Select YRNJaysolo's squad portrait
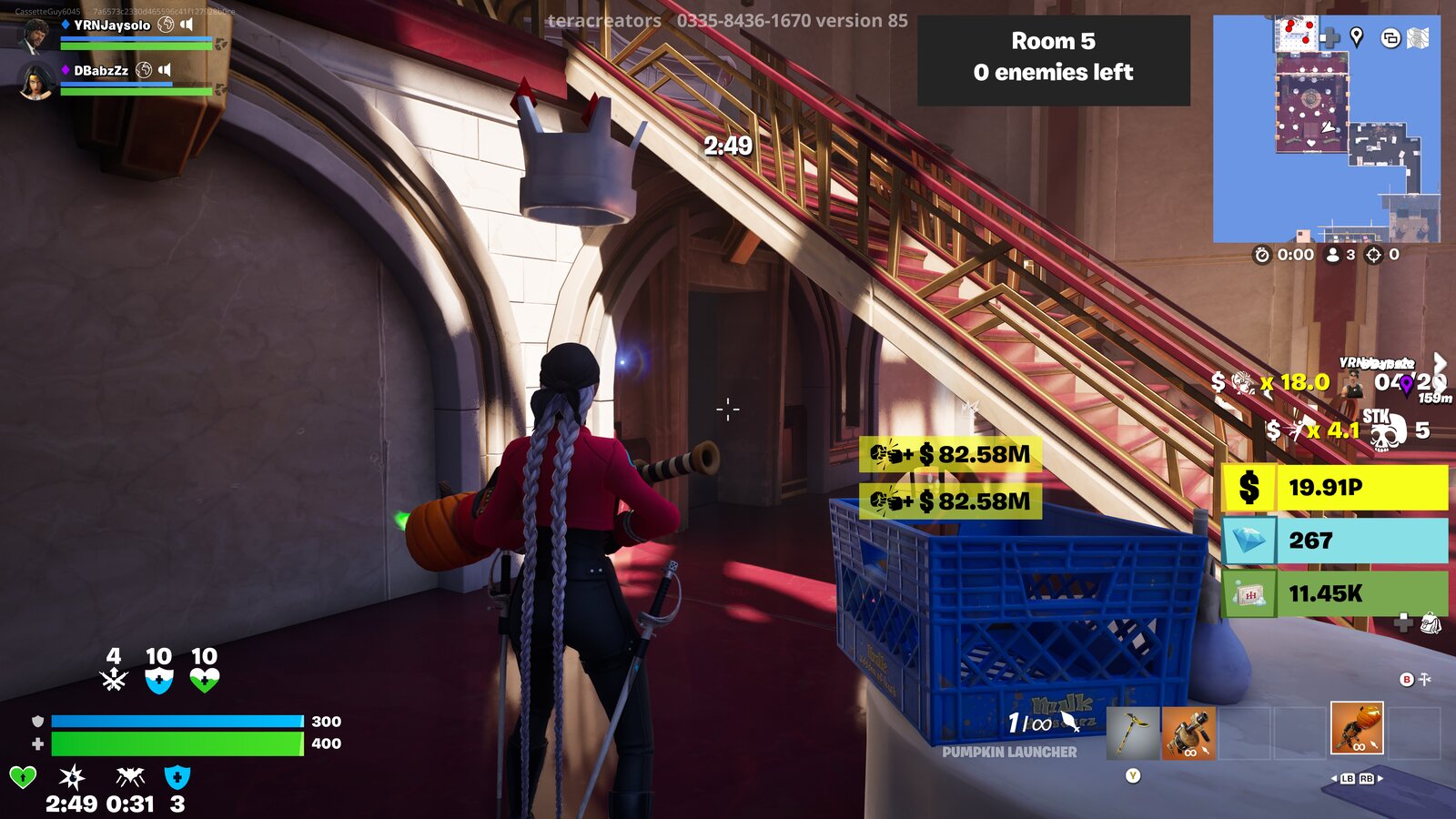 35,35
